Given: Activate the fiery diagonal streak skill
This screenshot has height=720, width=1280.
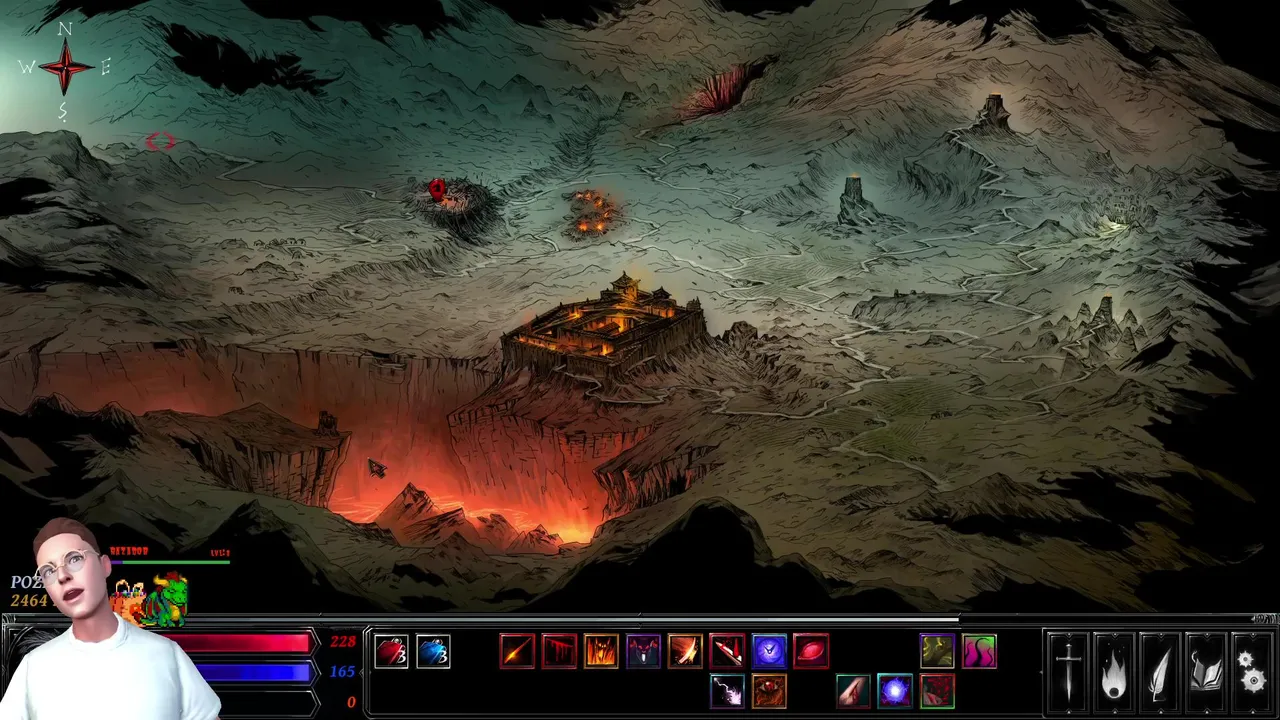Looking at the screenshot, I should pyautogui.click(x=517, y=652).
